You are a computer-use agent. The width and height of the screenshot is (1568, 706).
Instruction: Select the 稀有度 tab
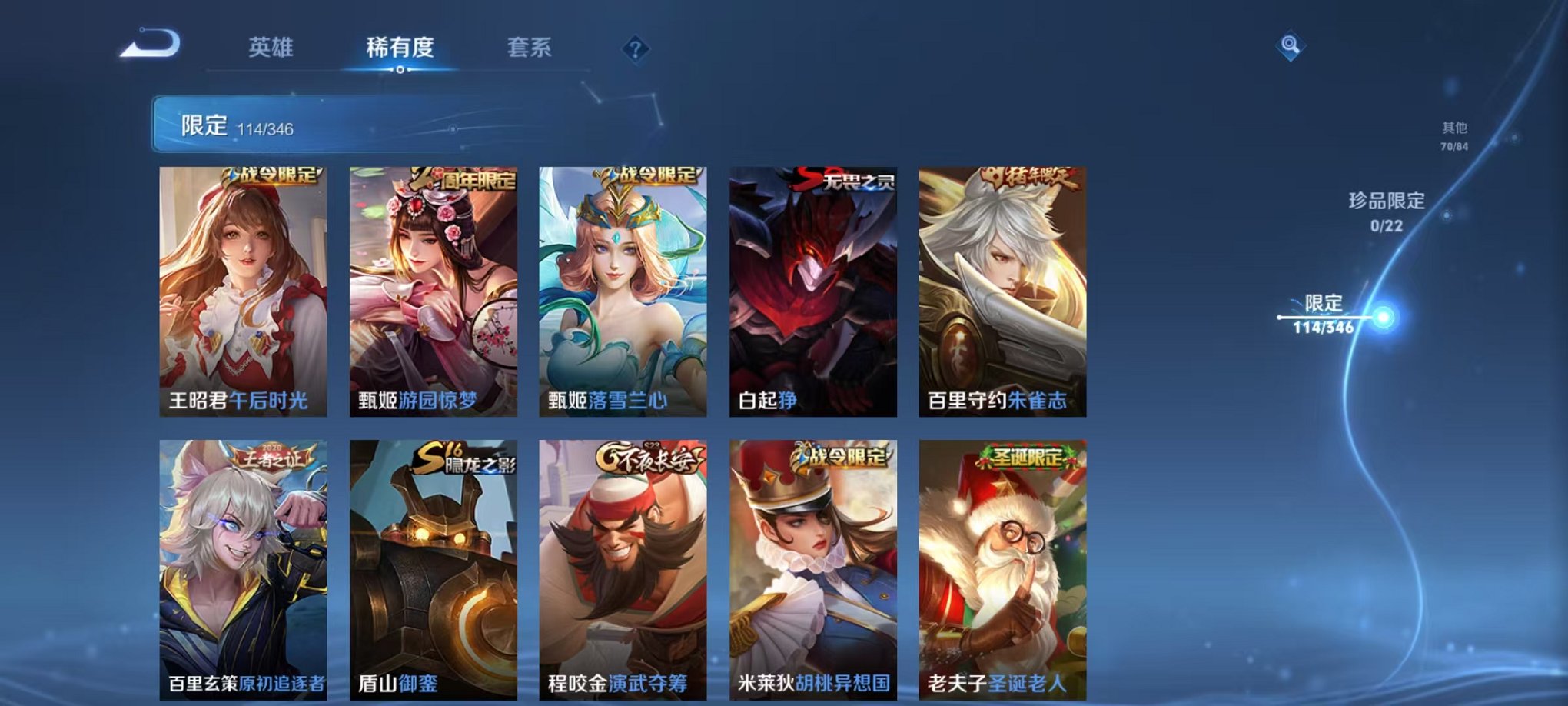tap(402, 46)
